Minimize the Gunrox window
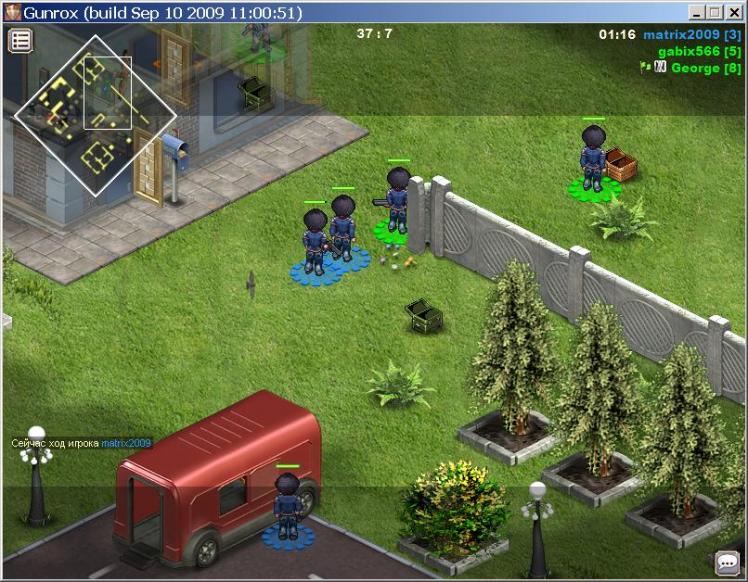Viewport: 748px width, 582px height. pyautogui.click(x=697, y=13)
